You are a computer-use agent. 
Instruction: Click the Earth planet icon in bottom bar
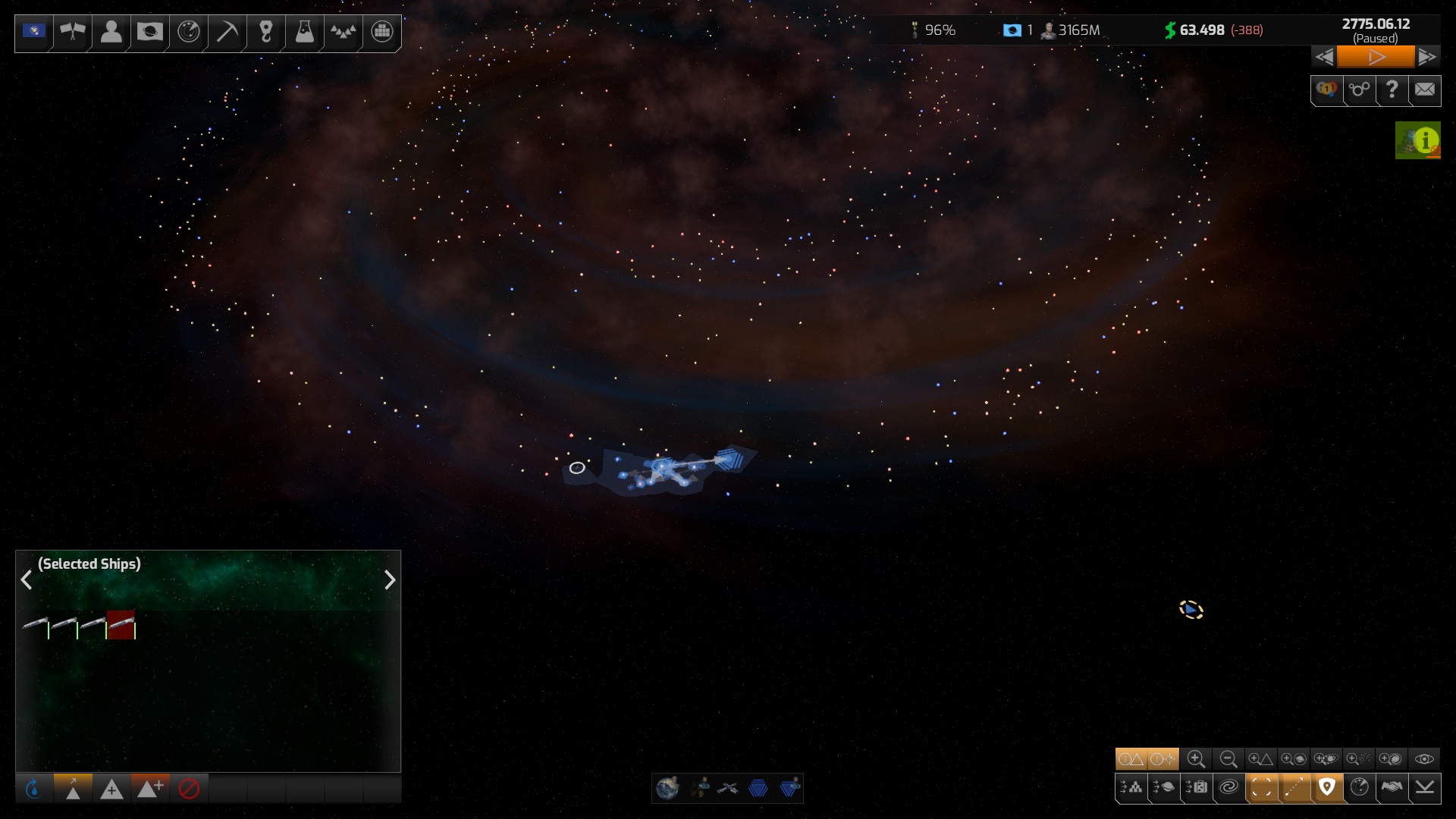click(x=668, y=789)
